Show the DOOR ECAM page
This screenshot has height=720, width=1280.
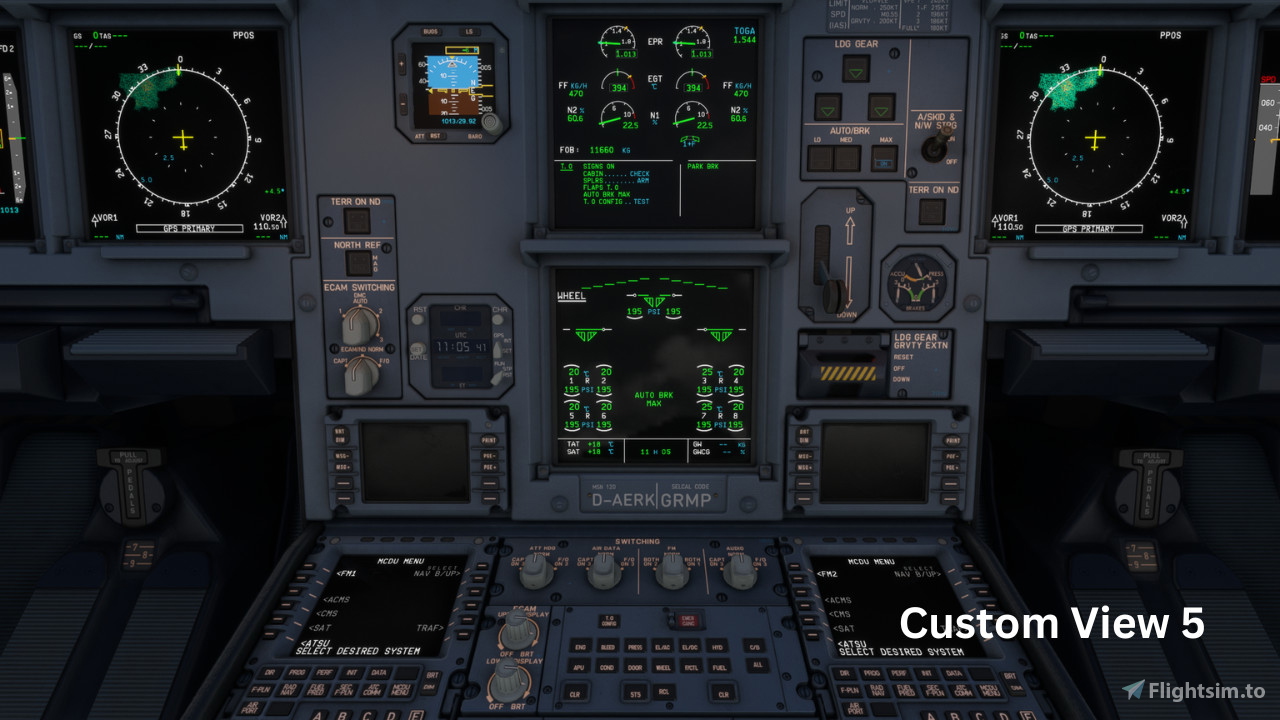(x=635, y=667)
